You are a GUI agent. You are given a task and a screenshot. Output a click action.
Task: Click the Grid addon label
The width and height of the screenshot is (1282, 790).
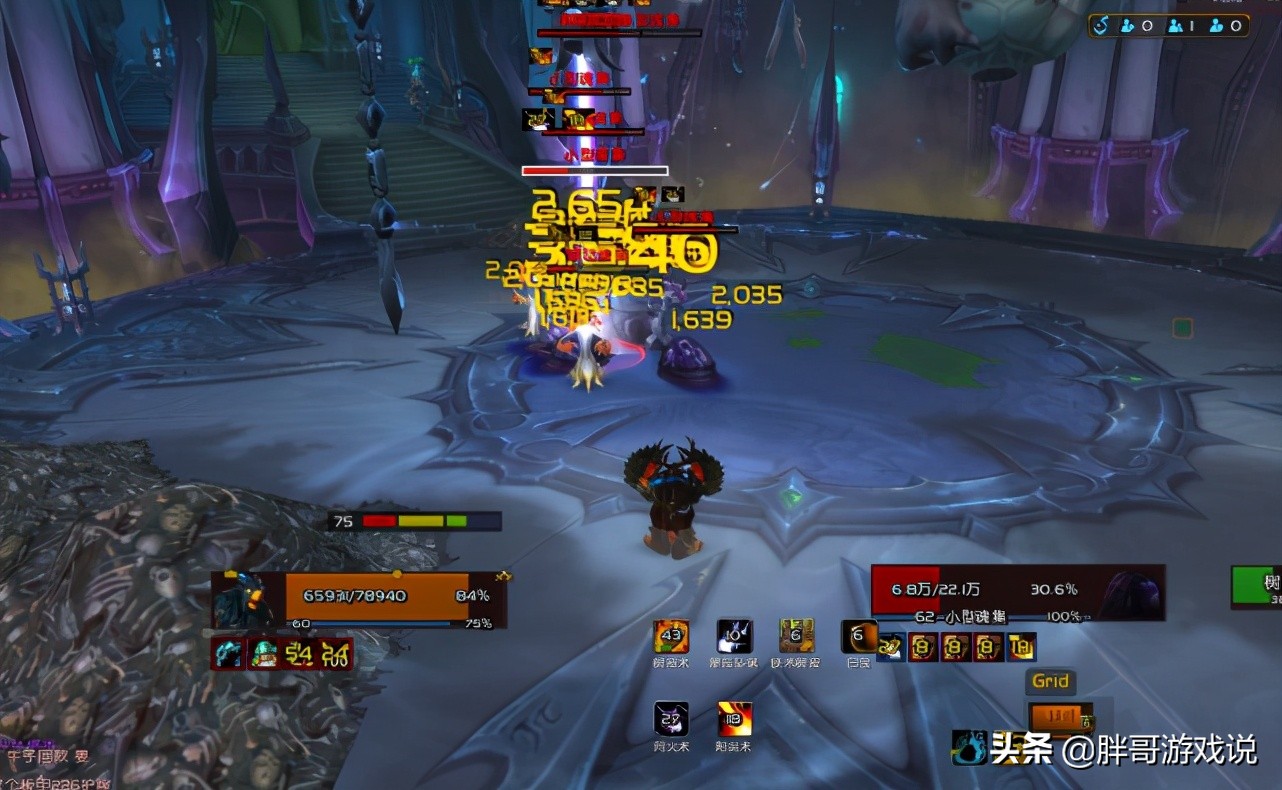click(1050, 682)
